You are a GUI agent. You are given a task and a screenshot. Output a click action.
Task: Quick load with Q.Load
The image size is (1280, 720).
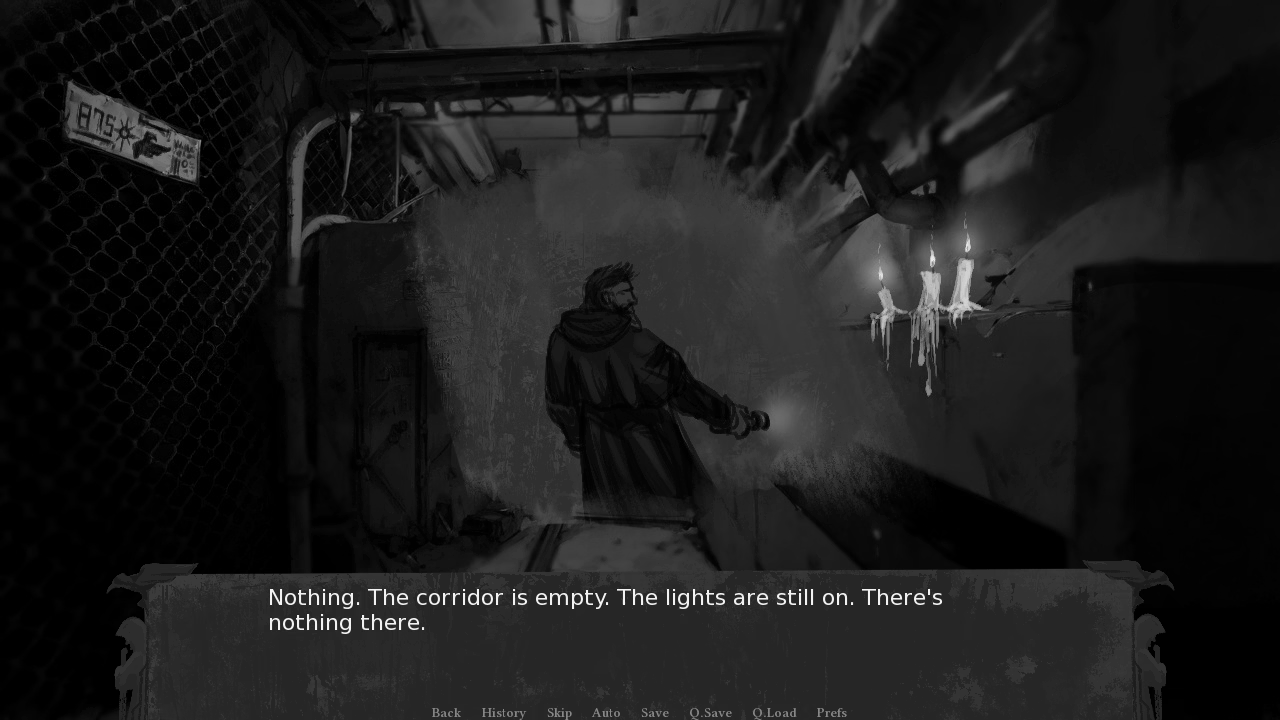[774, 712]
